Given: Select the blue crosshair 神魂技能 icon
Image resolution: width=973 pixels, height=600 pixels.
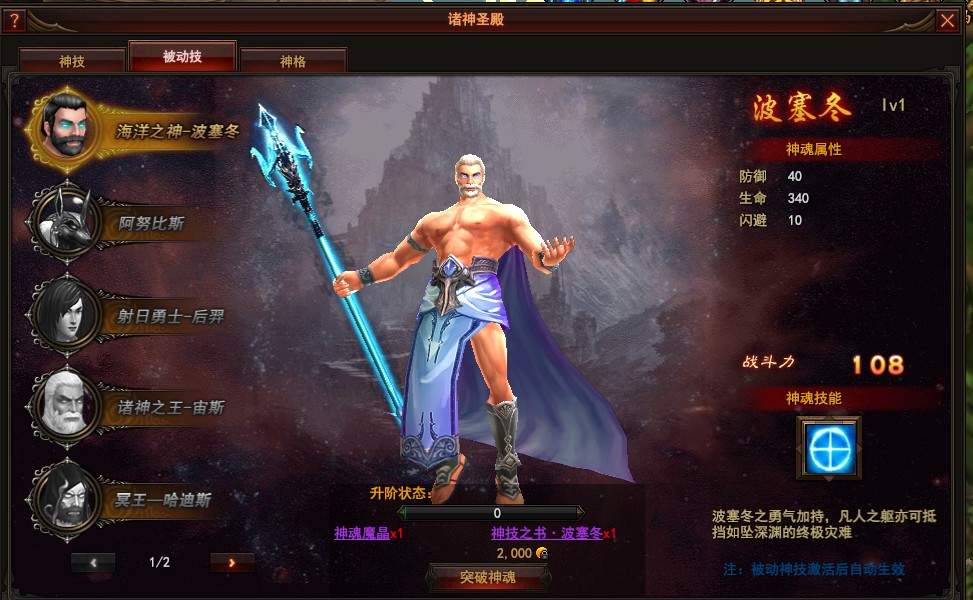Looking at the screenshot, I should (829, 447).
